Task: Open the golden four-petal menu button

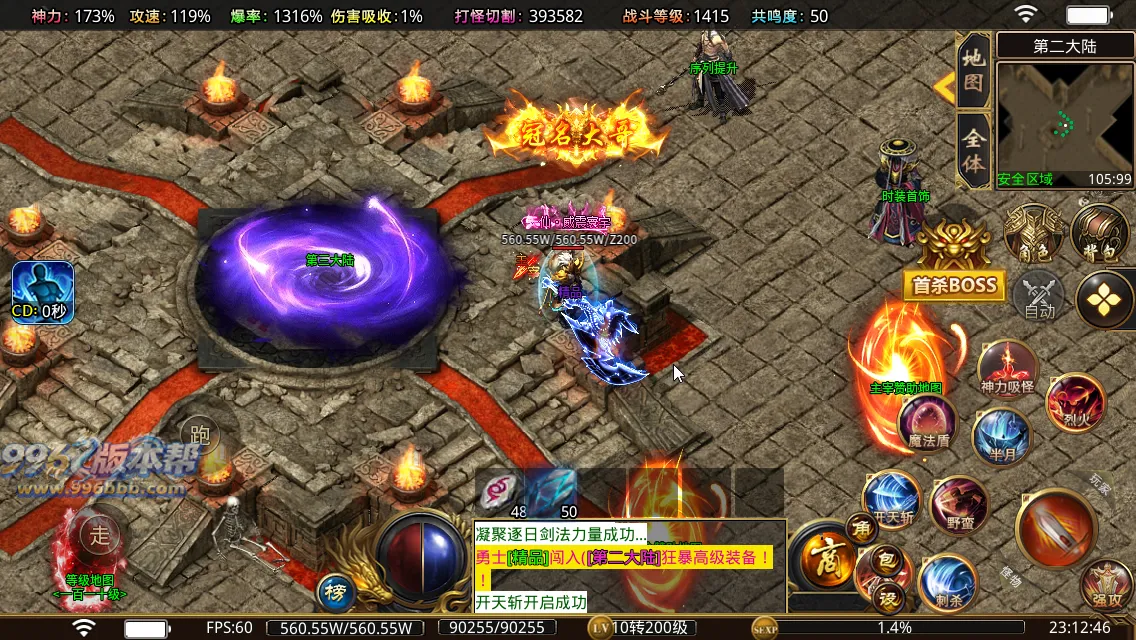Action: tap(1104, 298)
